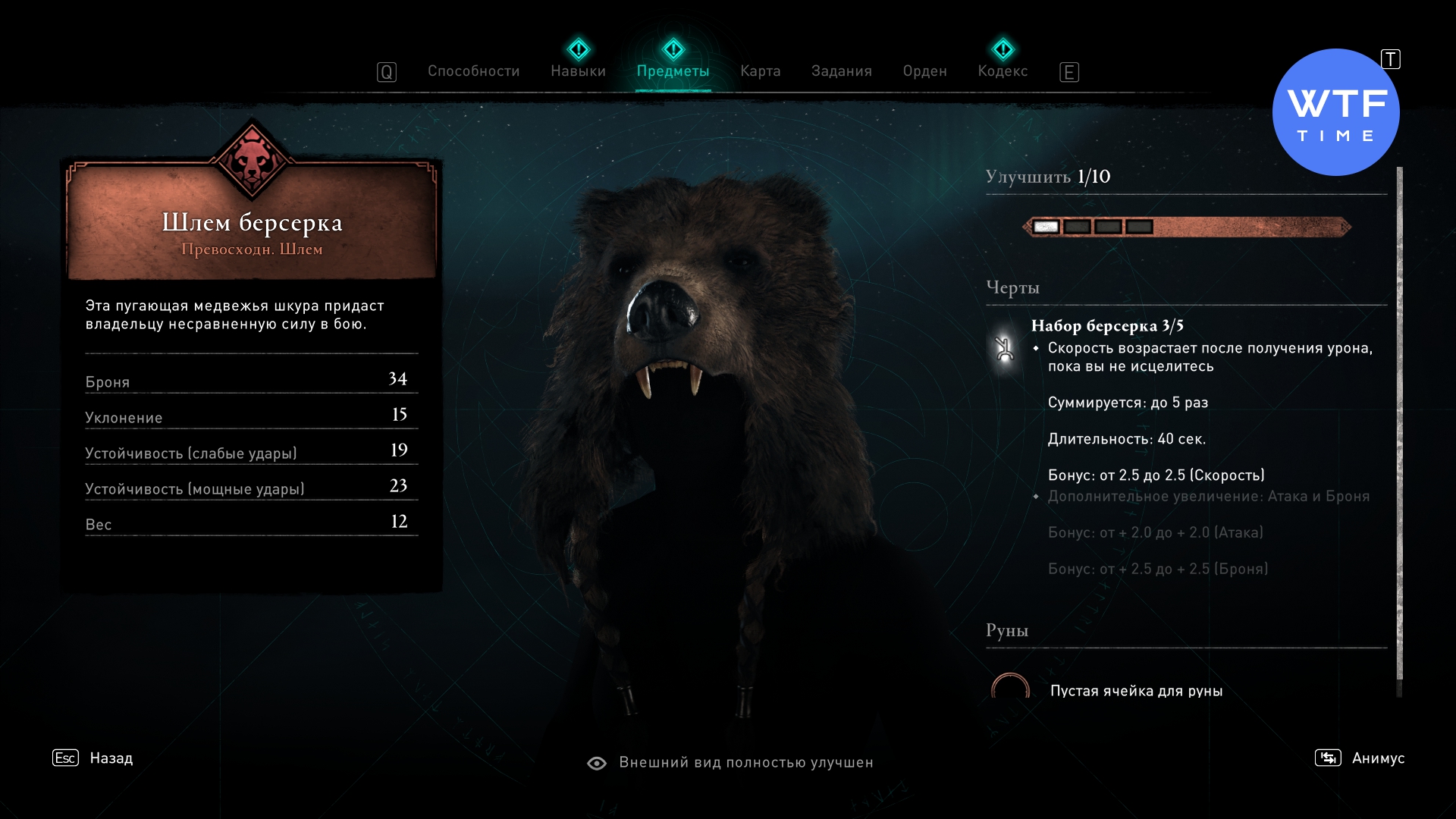Viewport: 1456px width, 819px height.
Task: Click the helmet upgrade progress bar
Action: click(1187, 227)
